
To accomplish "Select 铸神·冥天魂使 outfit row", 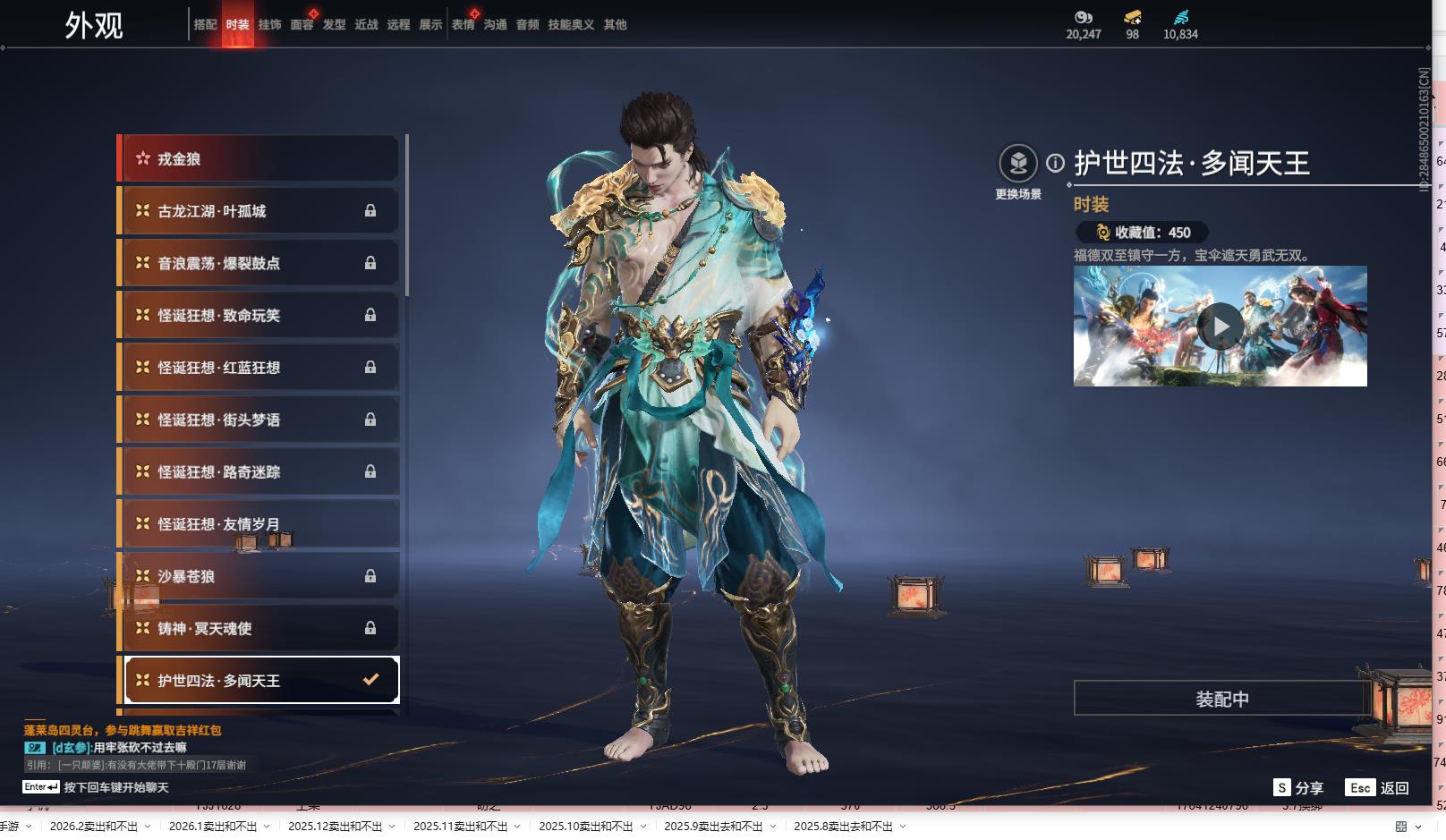I will click(259, 629).
